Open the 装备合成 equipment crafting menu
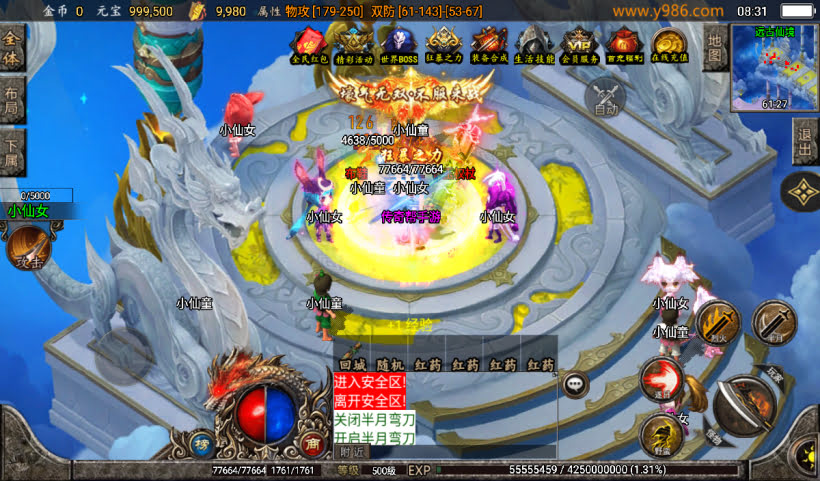The height and width of the screenshot is (481, 820). [x=490, y=46]
